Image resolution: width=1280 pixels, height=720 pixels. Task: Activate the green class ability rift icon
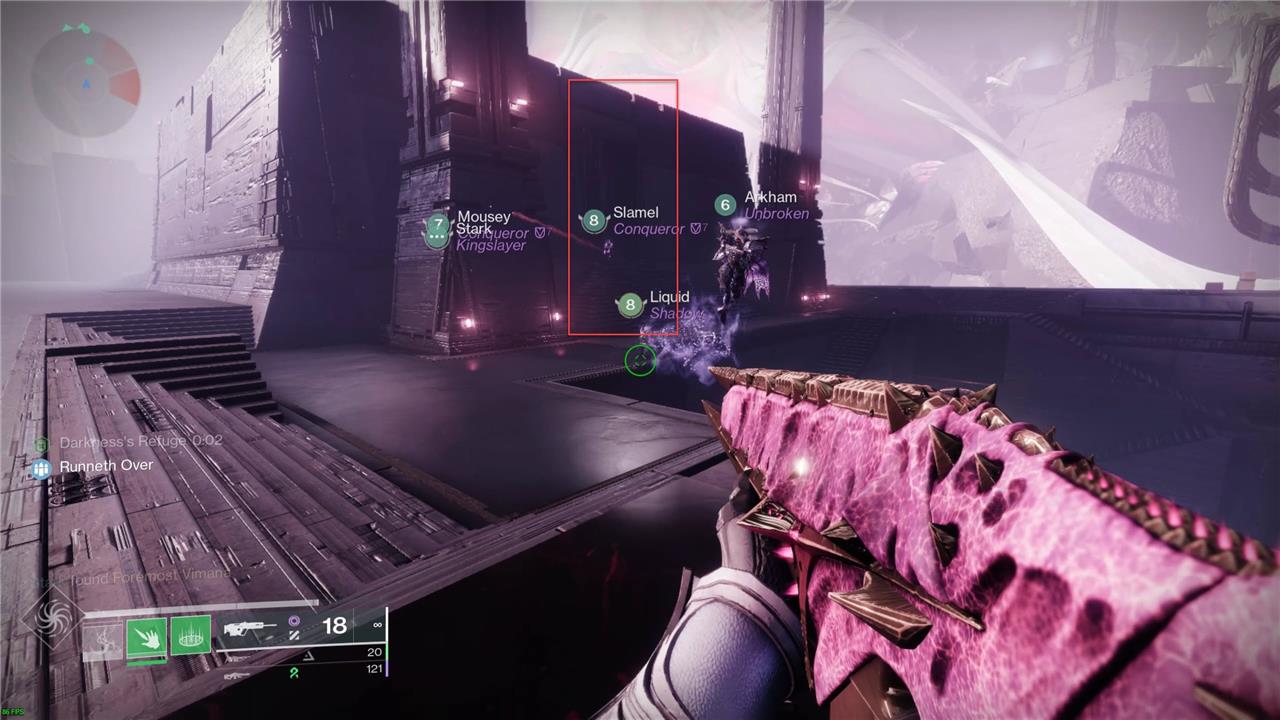[x=190, y=636]
